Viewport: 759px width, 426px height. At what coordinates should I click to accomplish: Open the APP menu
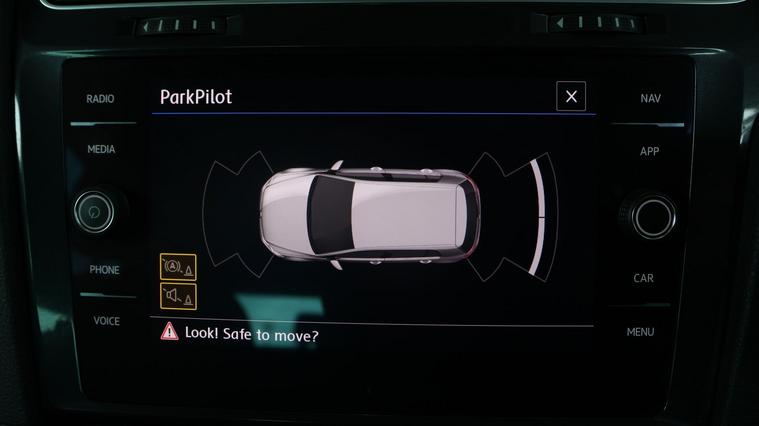click(x=649, y=151)
